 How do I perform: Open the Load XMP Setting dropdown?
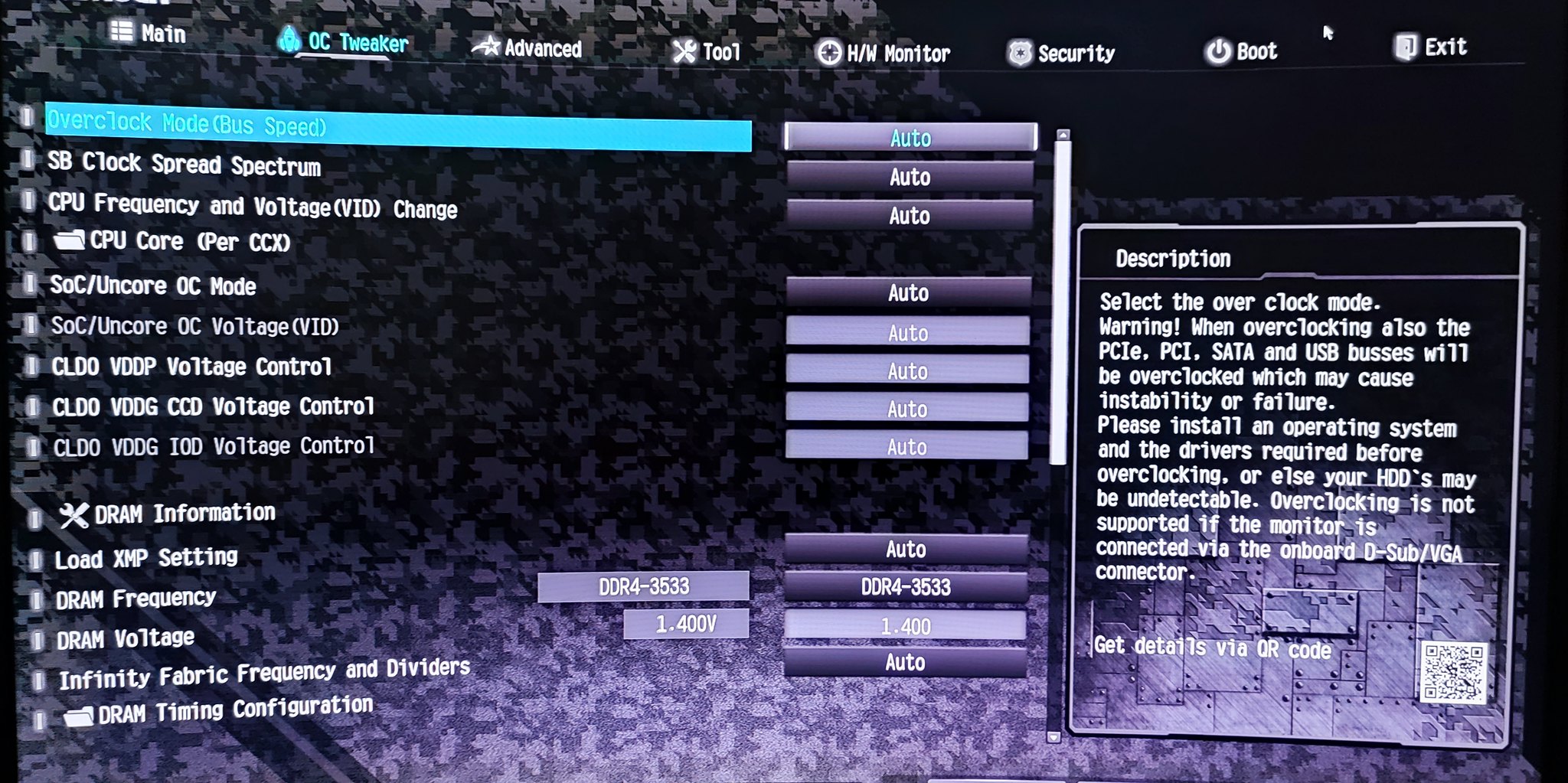[906, 549]
